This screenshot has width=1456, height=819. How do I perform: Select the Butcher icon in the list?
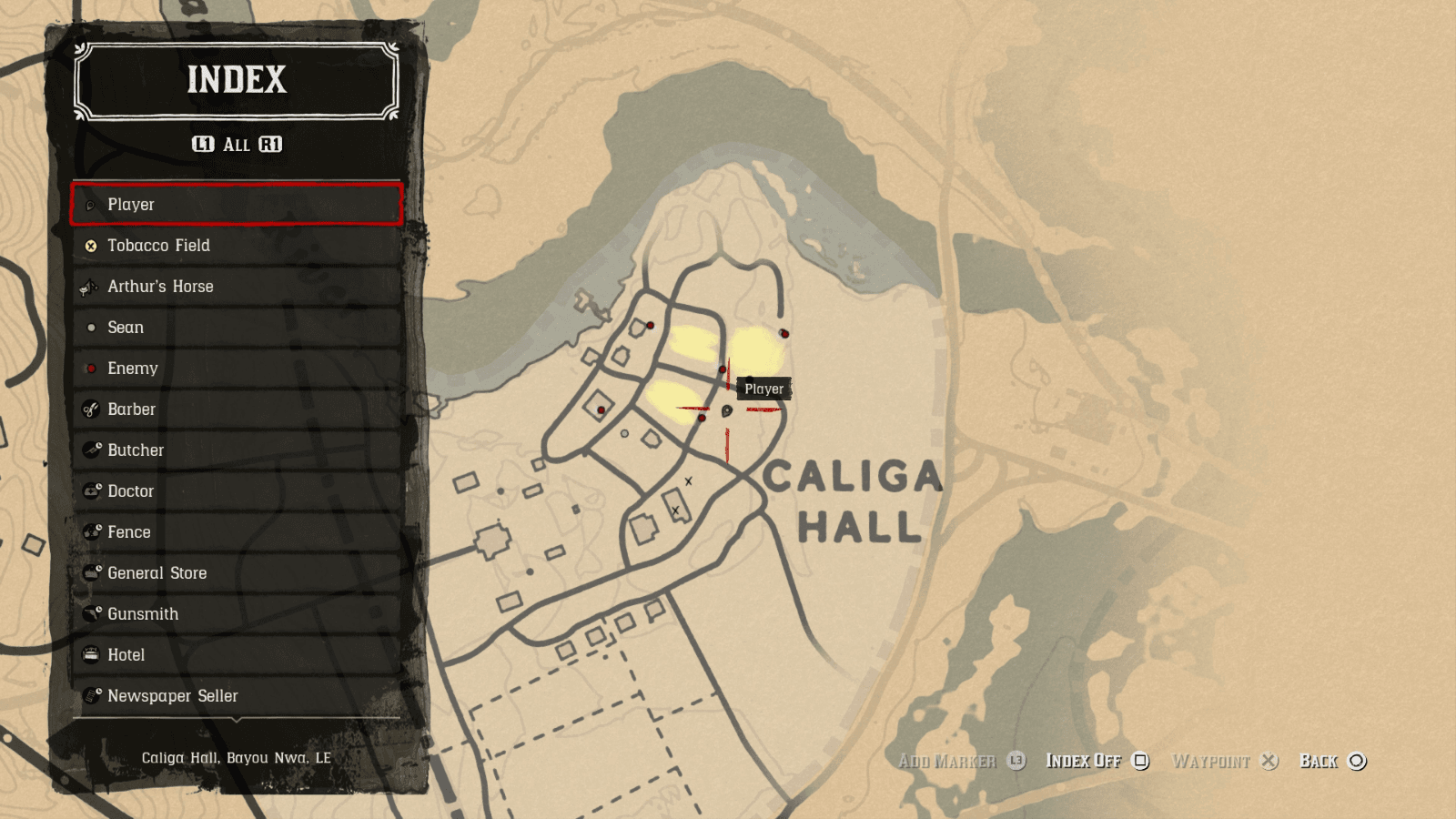tap(90, 450)
